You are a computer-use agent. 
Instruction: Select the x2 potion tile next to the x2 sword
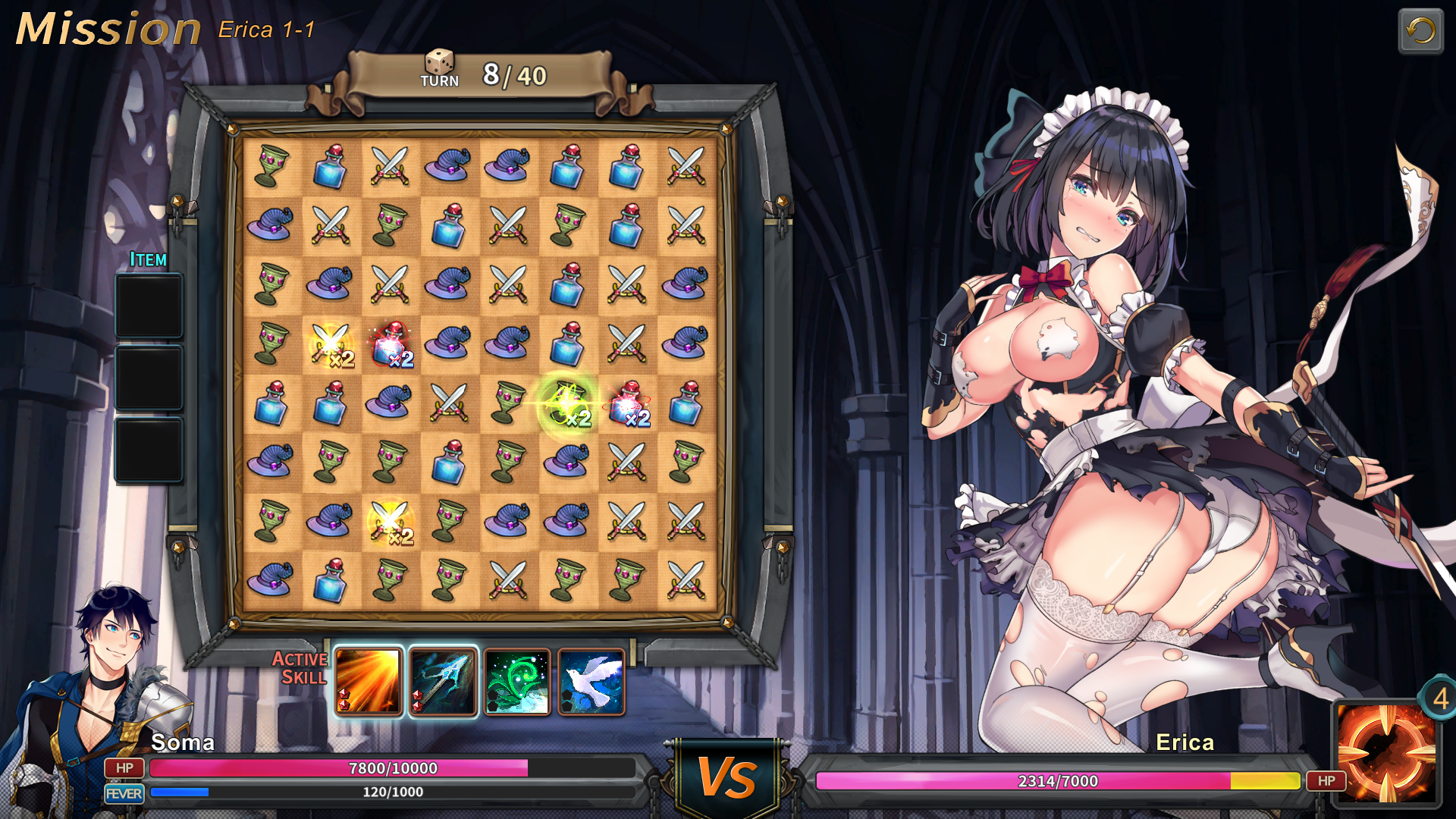[390, 345]
